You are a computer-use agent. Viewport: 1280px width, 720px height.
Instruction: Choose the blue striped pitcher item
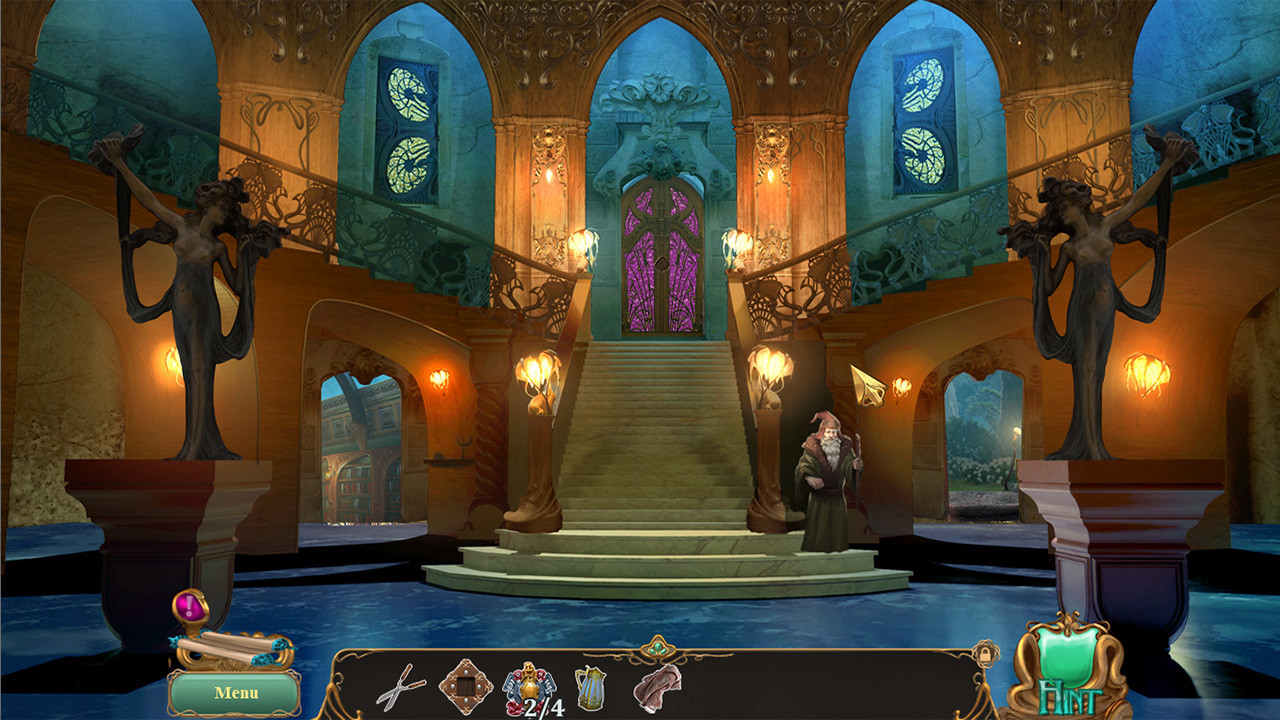(590, 687)
